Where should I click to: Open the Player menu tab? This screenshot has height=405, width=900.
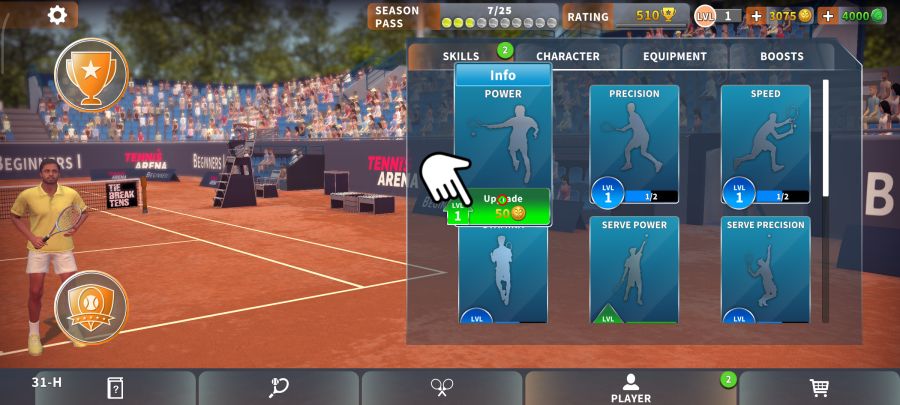pos(630,388)
